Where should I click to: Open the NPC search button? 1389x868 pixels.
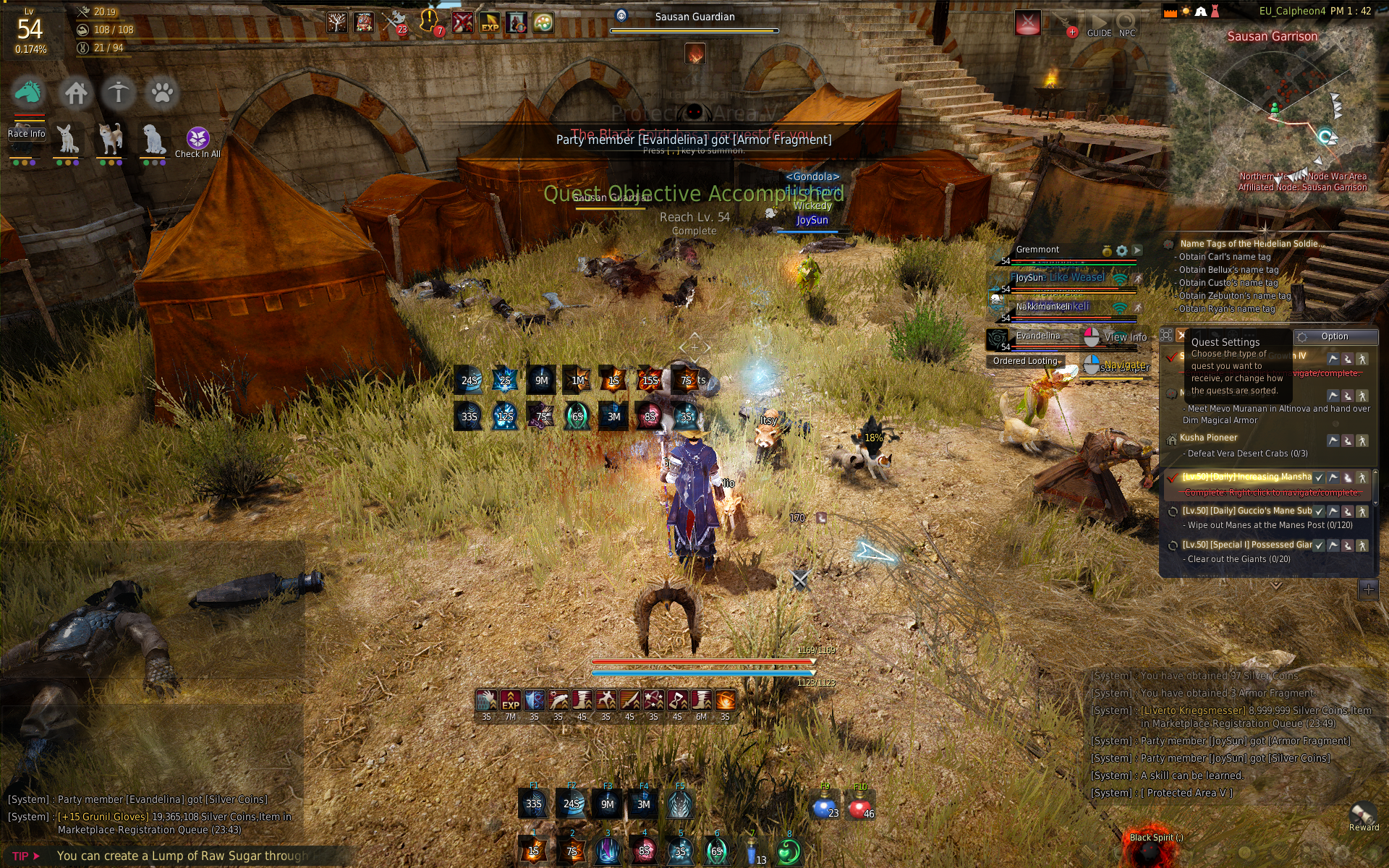point(1126,25)
